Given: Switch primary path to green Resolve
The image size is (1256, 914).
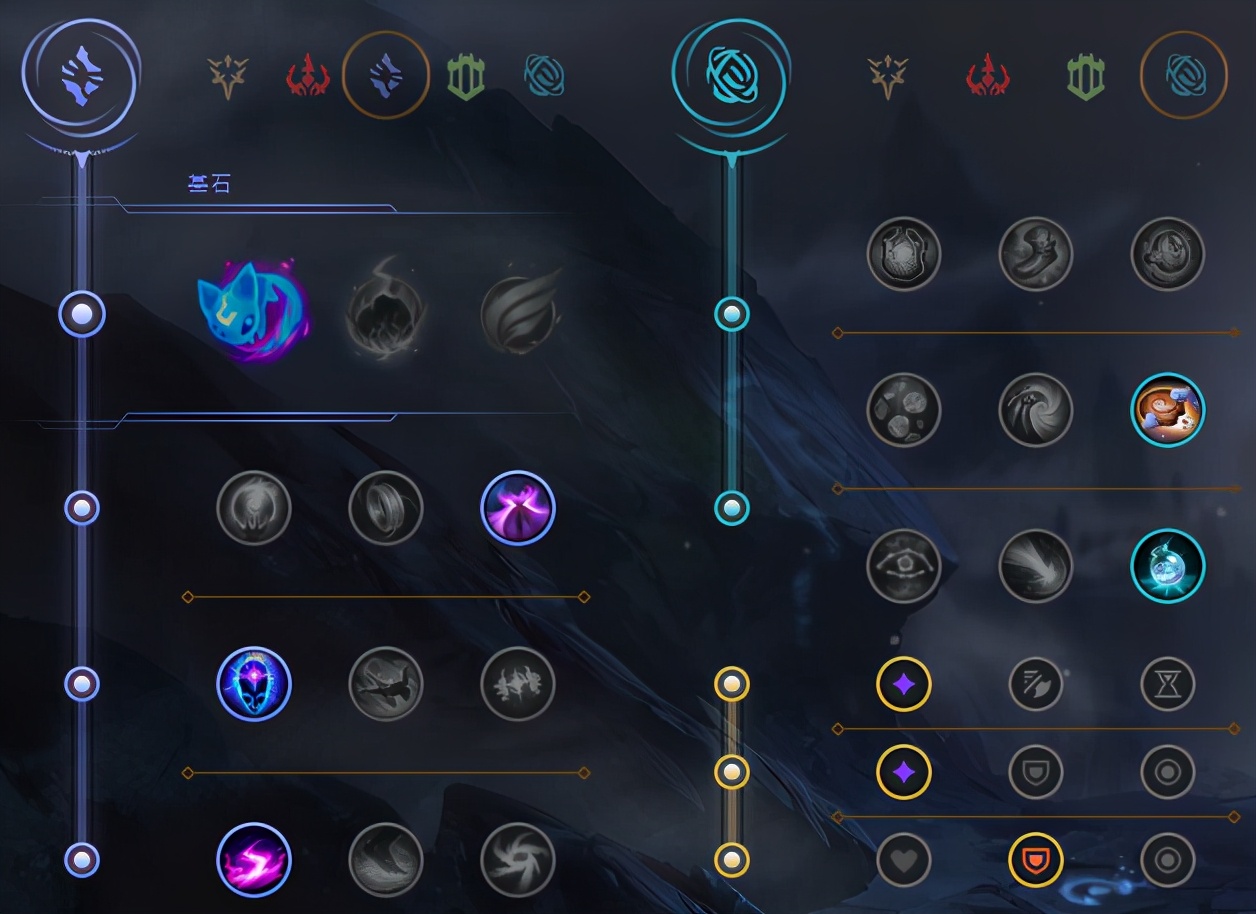Looking at the screenshot, I should 465,76.
